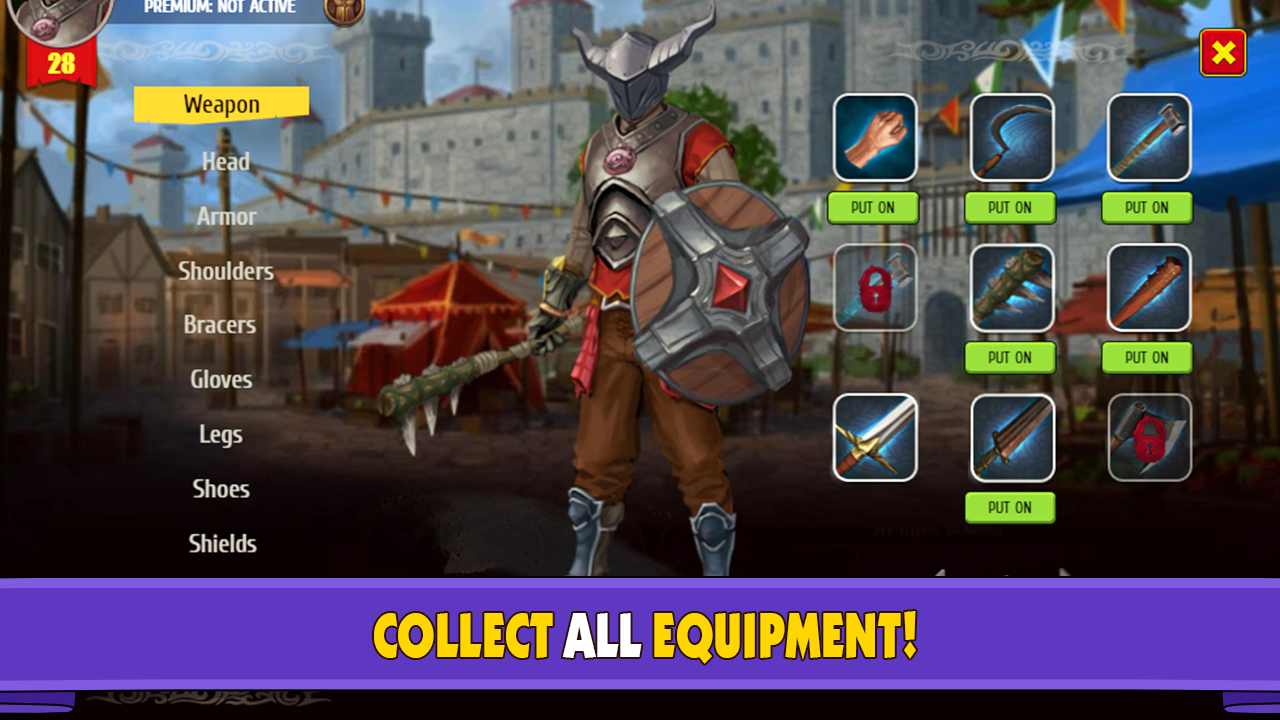Image resolution: width=1280 pixels, height=720 pixels.
Task: Click the locked axe slot at bottom right
Action: [x=1147, y=437]
